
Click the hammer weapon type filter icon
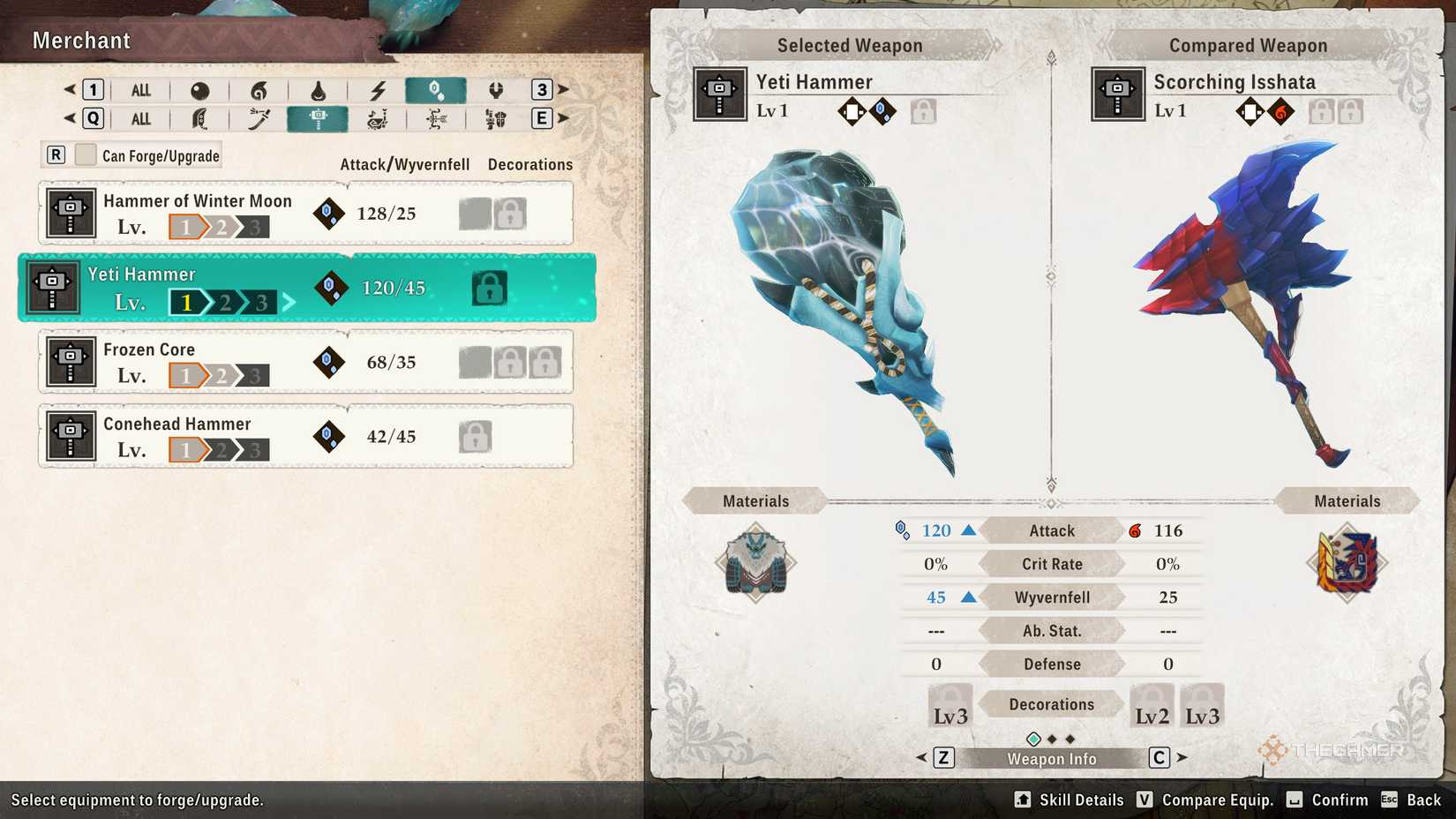(x=319, y=118)
